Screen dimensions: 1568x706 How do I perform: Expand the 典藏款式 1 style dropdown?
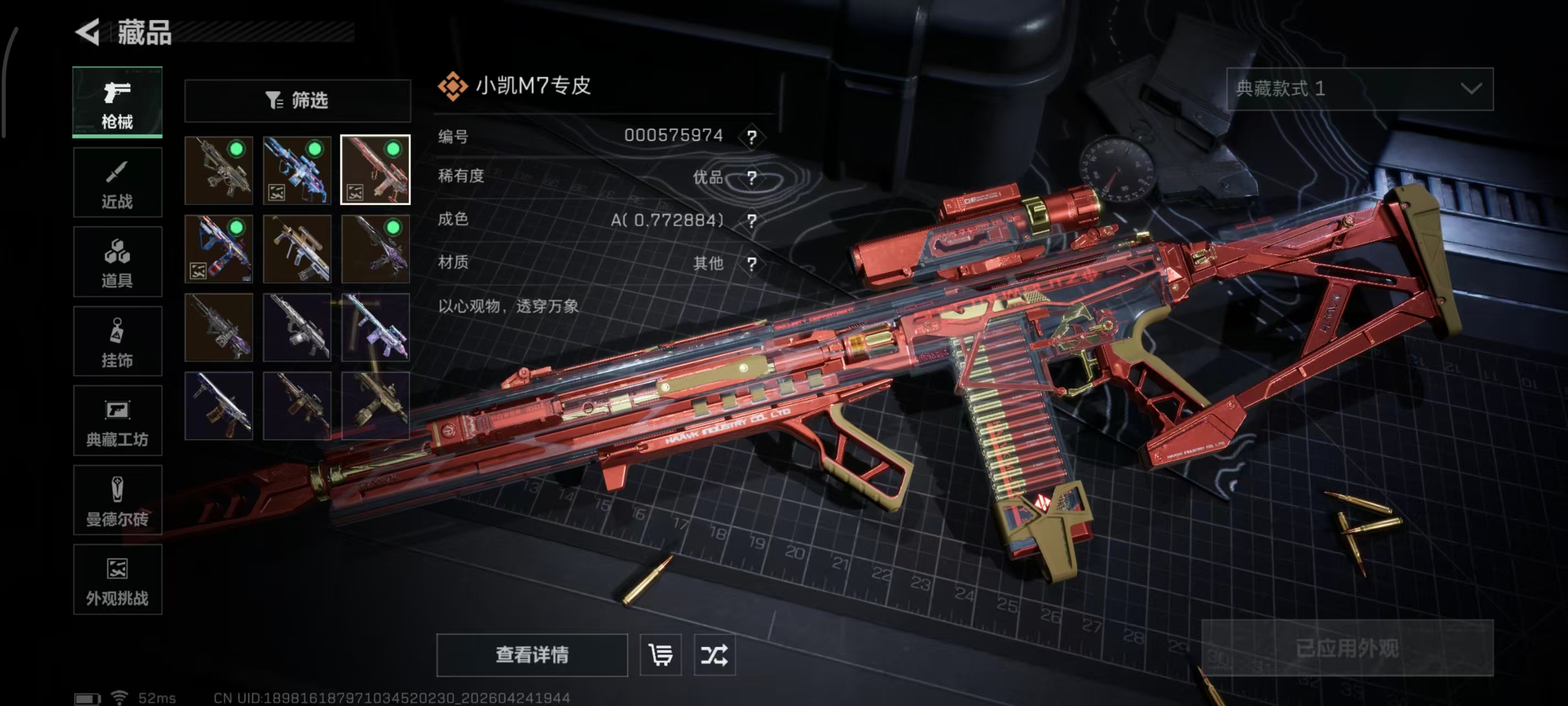click(x=1359, y=89)
